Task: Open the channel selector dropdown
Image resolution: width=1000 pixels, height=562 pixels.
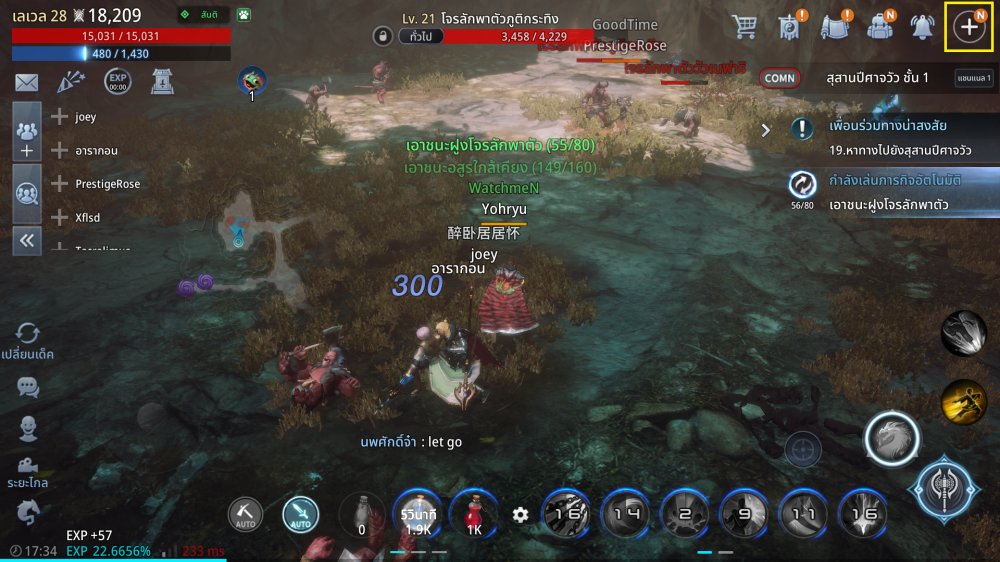Action: tap(974, 78)
